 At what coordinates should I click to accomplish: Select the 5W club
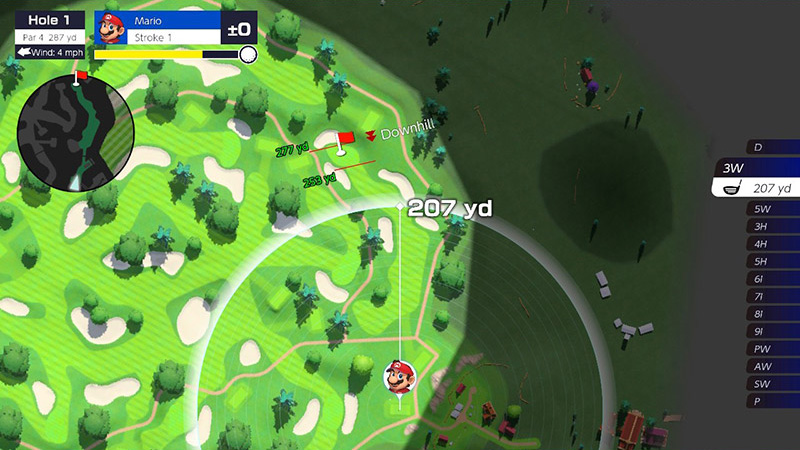click(771, 209)
